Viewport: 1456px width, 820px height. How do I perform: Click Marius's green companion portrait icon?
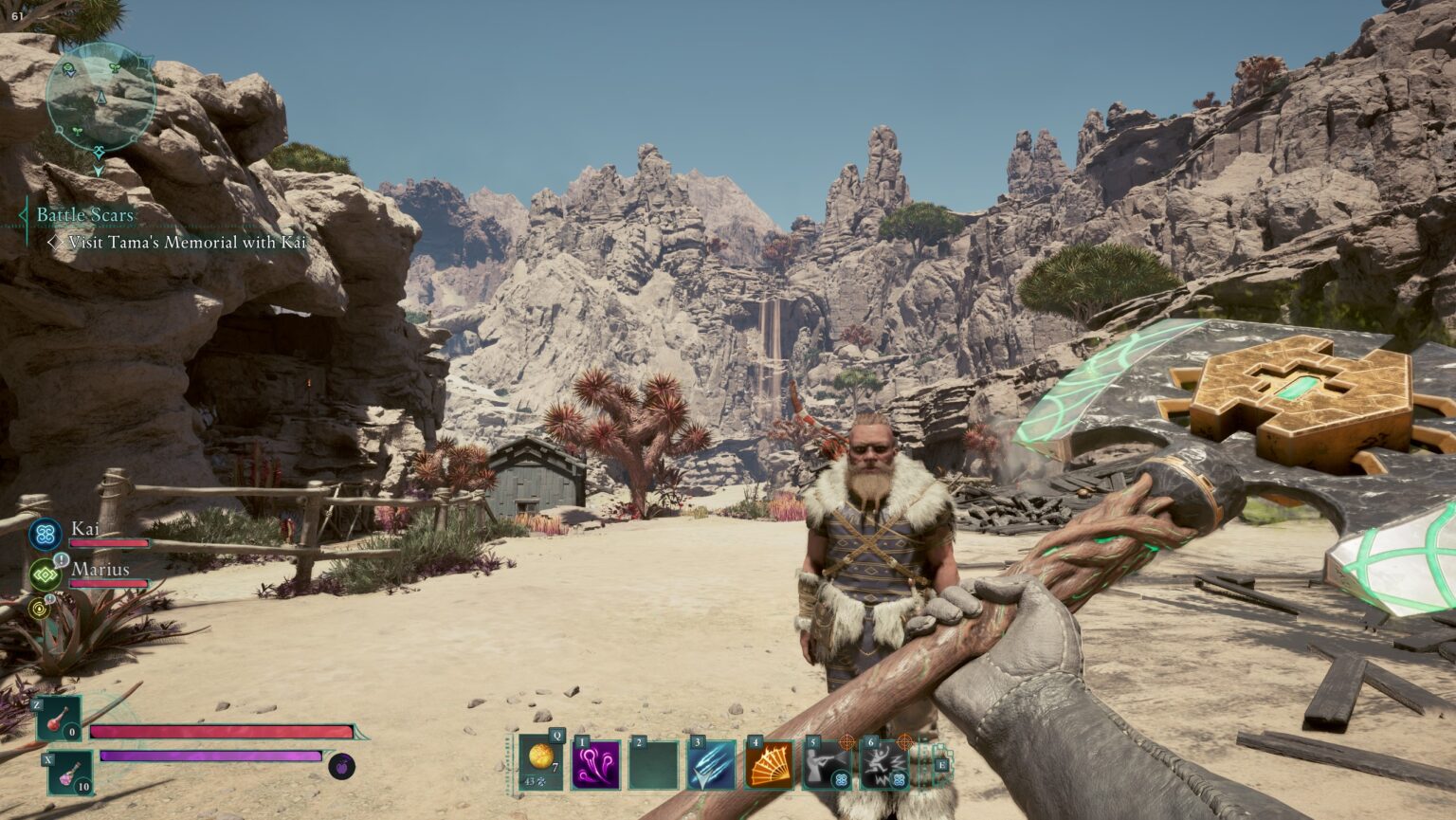click(x=45, y=574)
